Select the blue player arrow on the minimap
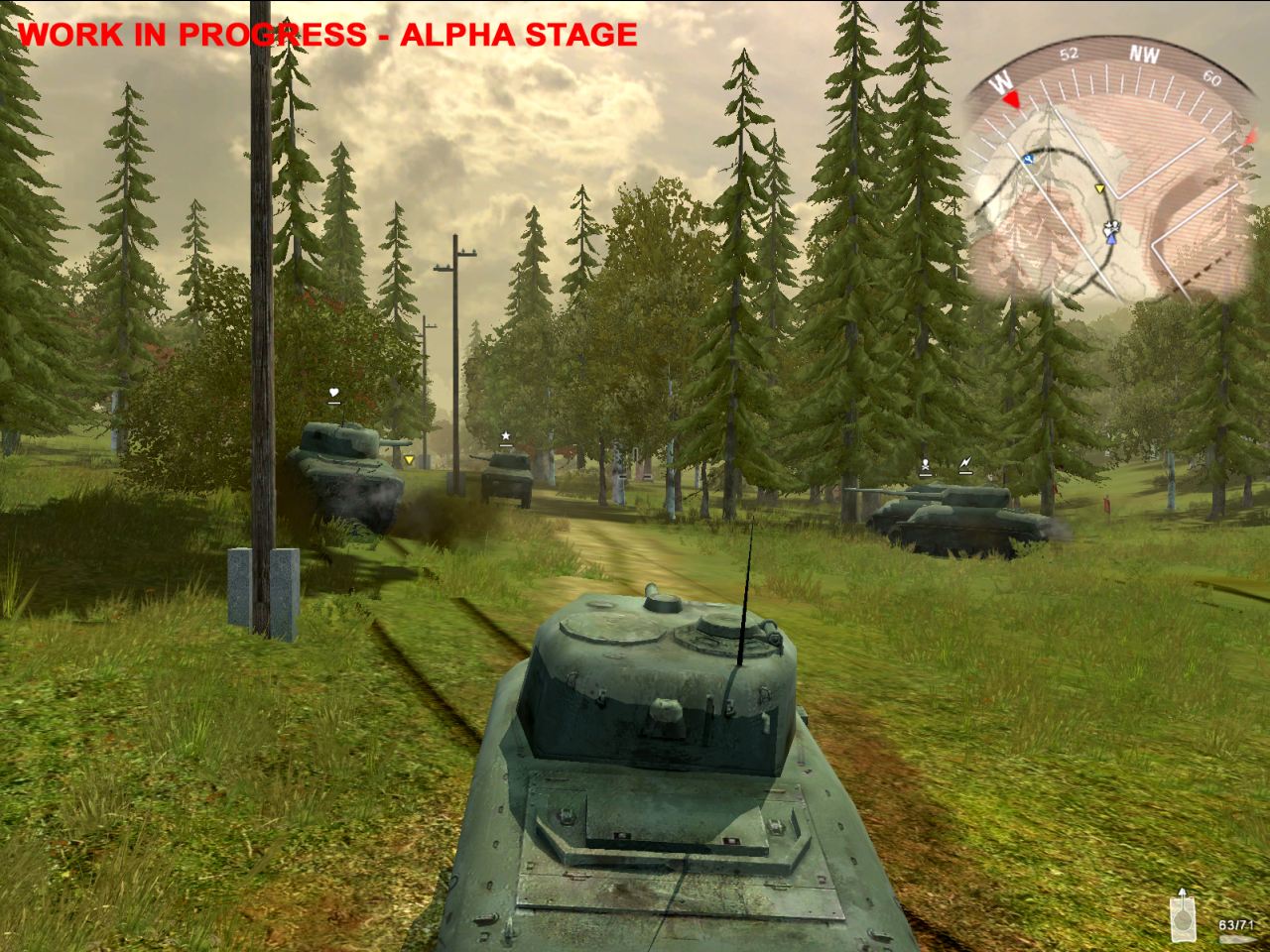 tap(1111, 240)
